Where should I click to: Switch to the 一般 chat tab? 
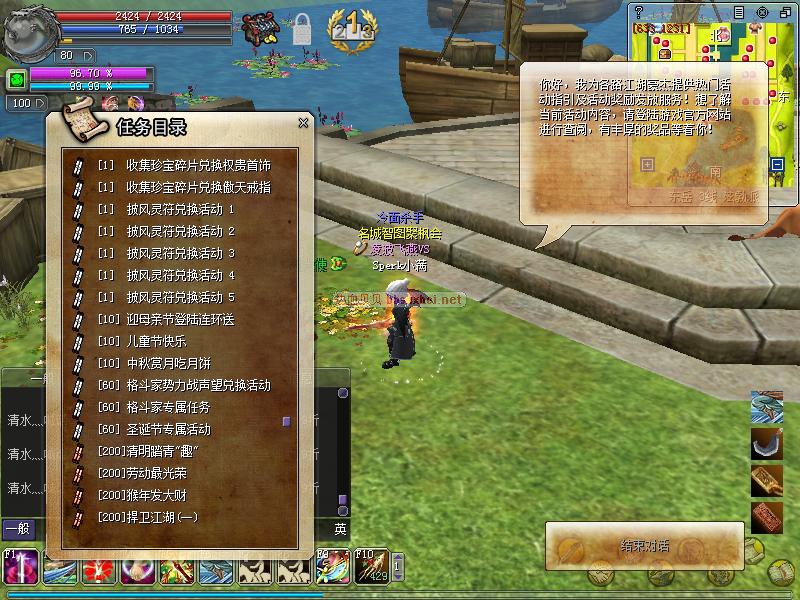[x=17, y=529]
